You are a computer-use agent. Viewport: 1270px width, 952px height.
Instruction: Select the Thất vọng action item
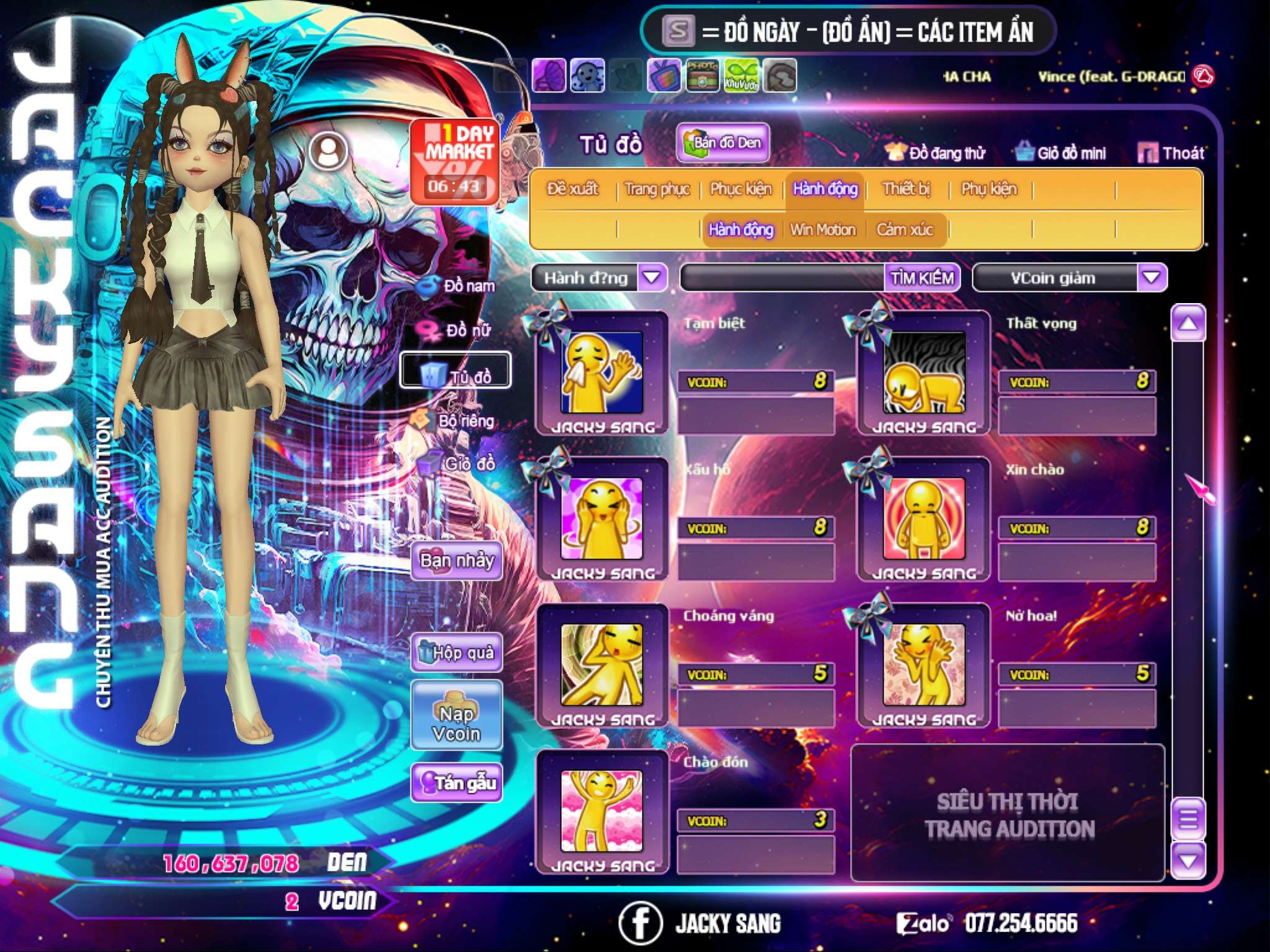tap(923, 373)
